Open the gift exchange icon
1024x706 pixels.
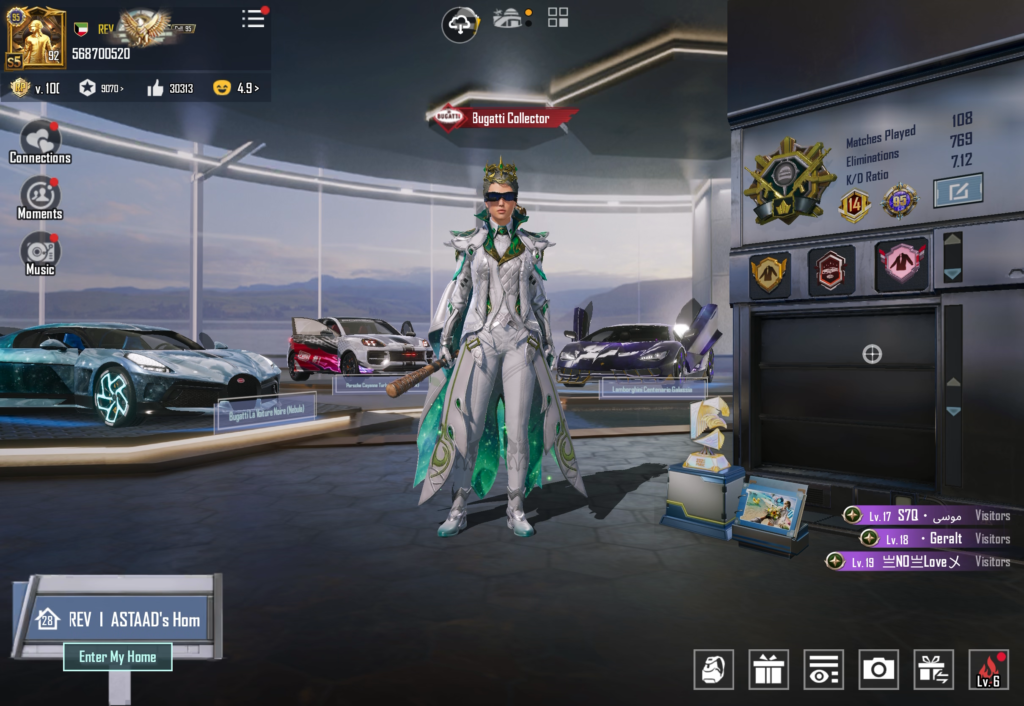(933, 669)
